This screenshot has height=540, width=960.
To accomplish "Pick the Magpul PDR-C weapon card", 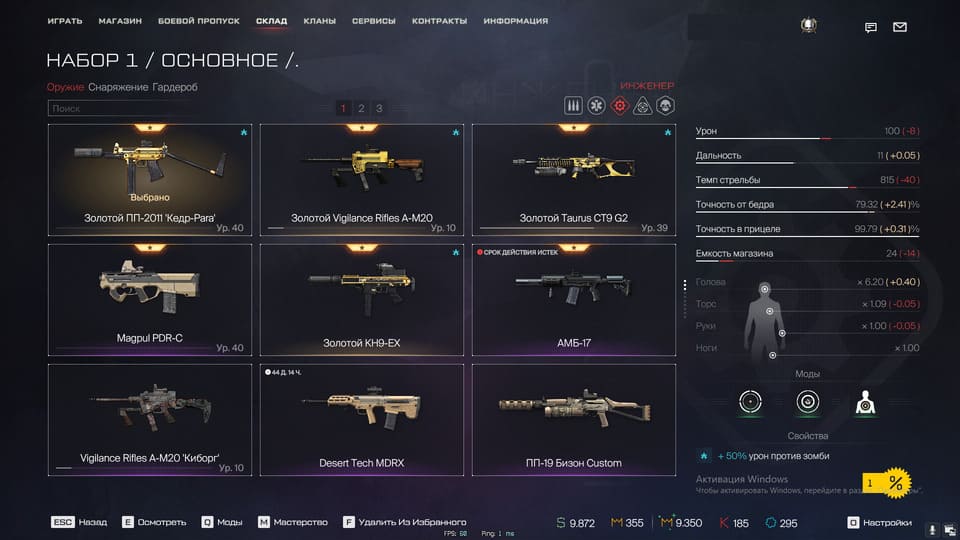I will coord(149,300).
